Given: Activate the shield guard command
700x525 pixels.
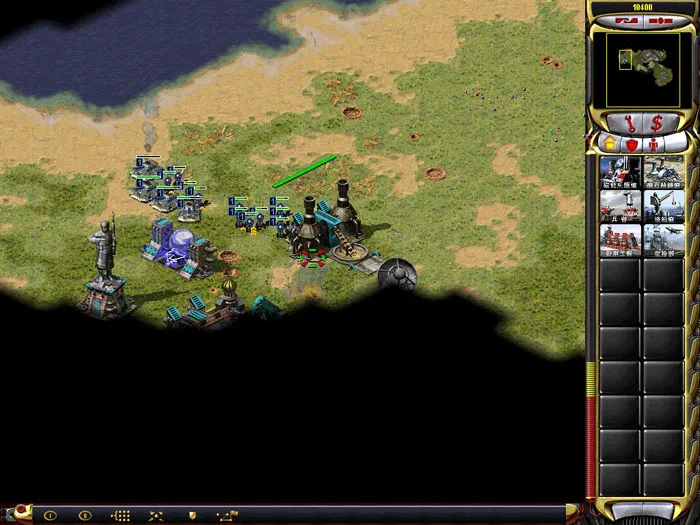Looking at the screenshot, I should coord(192,516).
